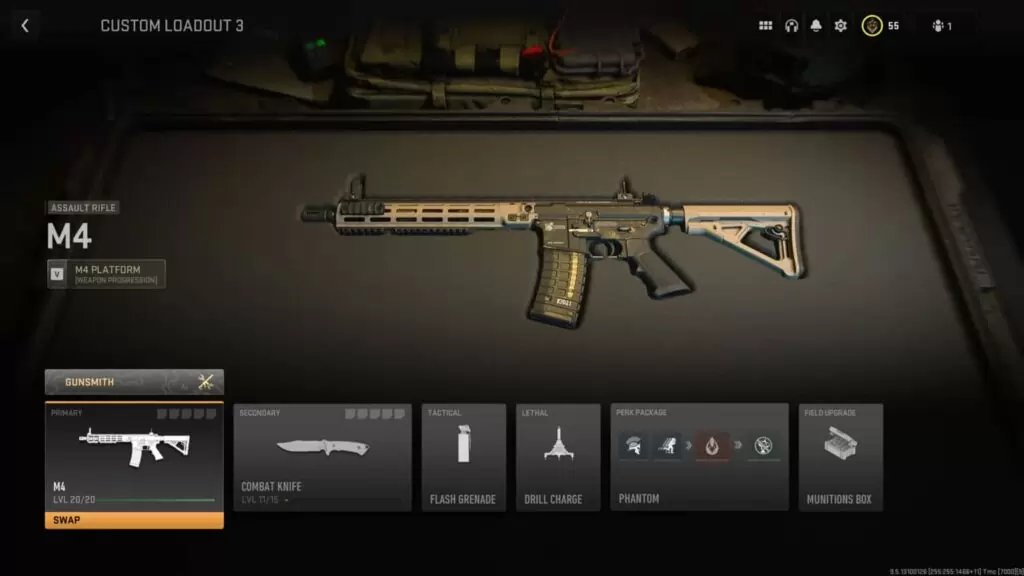
Task: Open the grid menu icon
Action: tap(766, 26)
